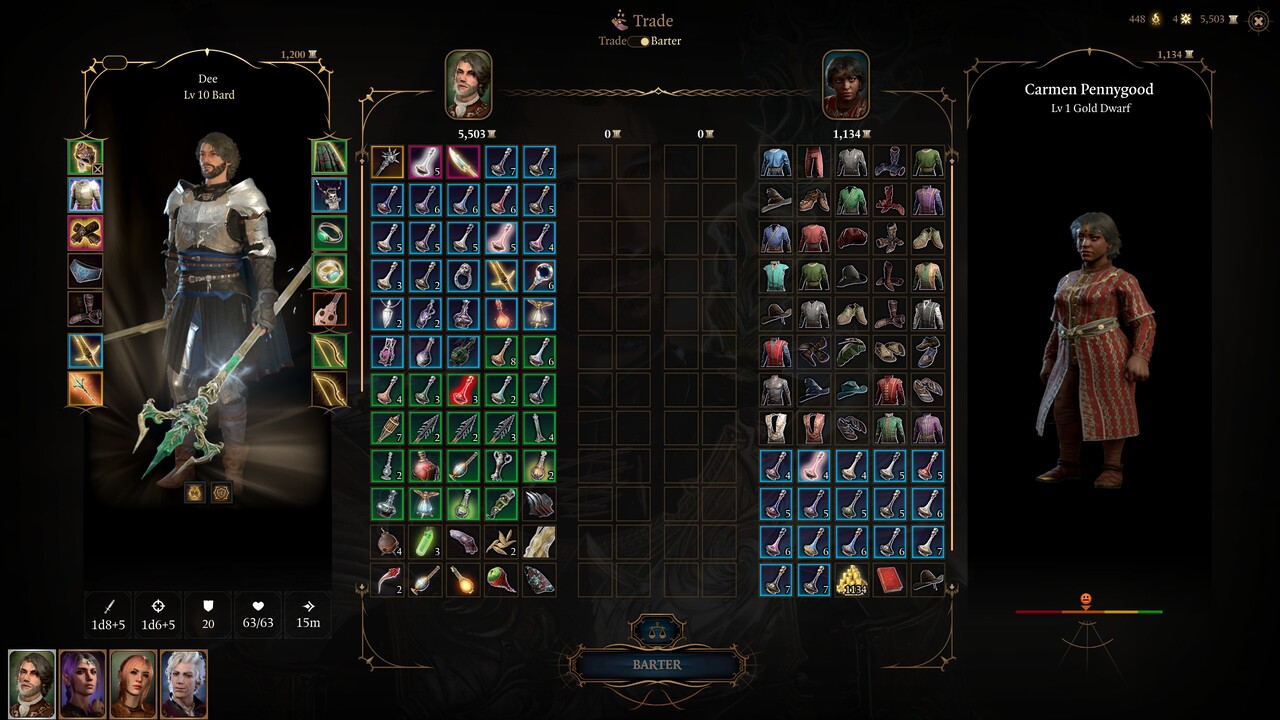Click Dee's equipped chest armor slot
The image size is (1280, 720).
[85, 197]
